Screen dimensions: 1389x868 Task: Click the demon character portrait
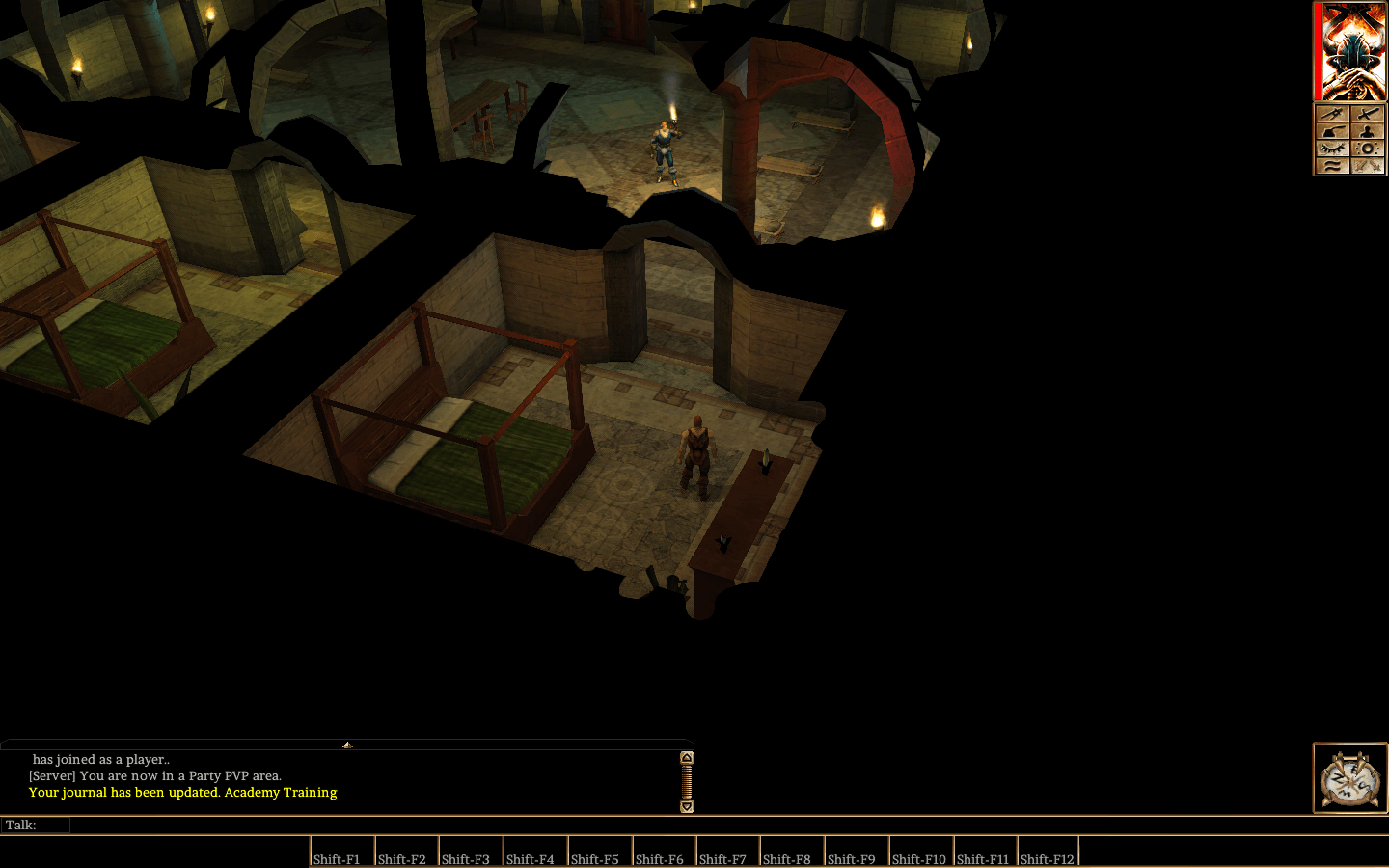[1352, 53]
